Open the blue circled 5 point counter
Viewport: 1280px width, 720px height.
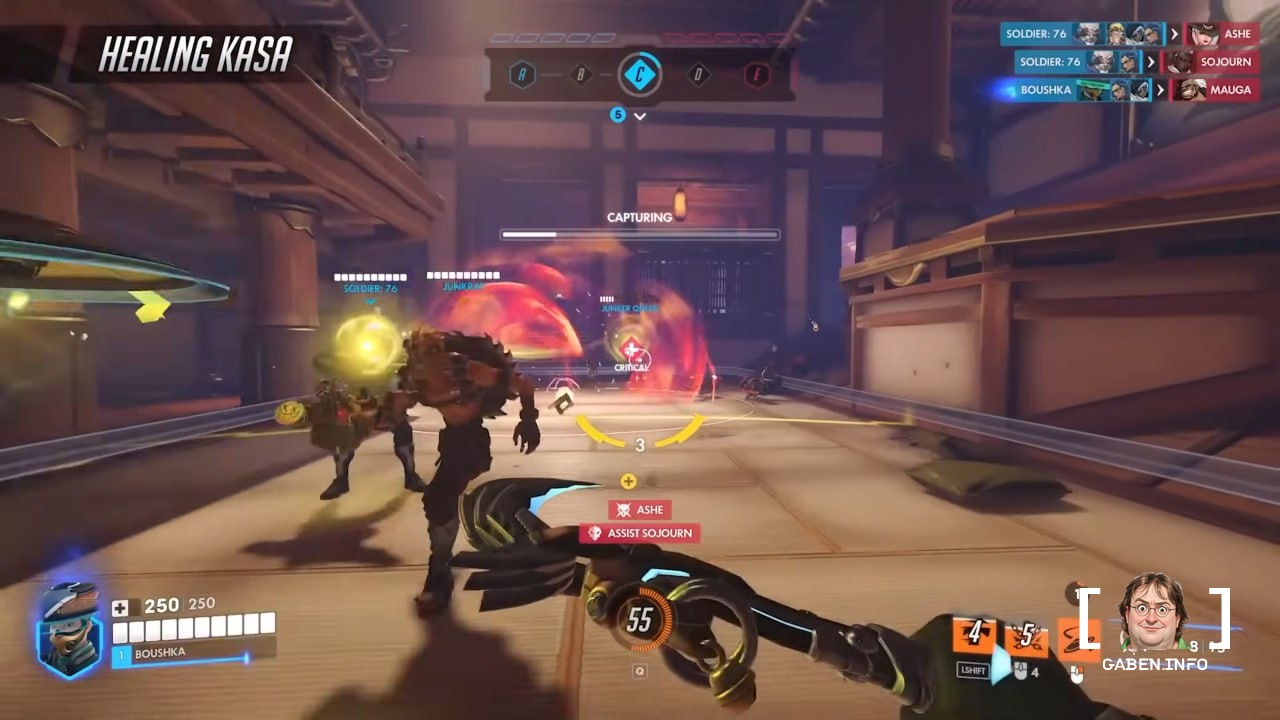(x=618, y=114)
